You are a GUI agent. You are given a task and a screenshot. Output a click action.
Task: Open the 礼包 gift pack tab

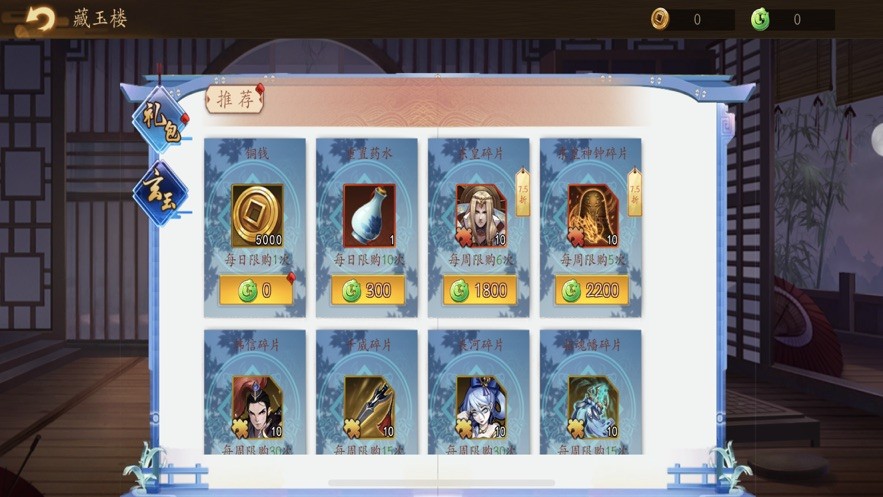(x=159, y=124)
